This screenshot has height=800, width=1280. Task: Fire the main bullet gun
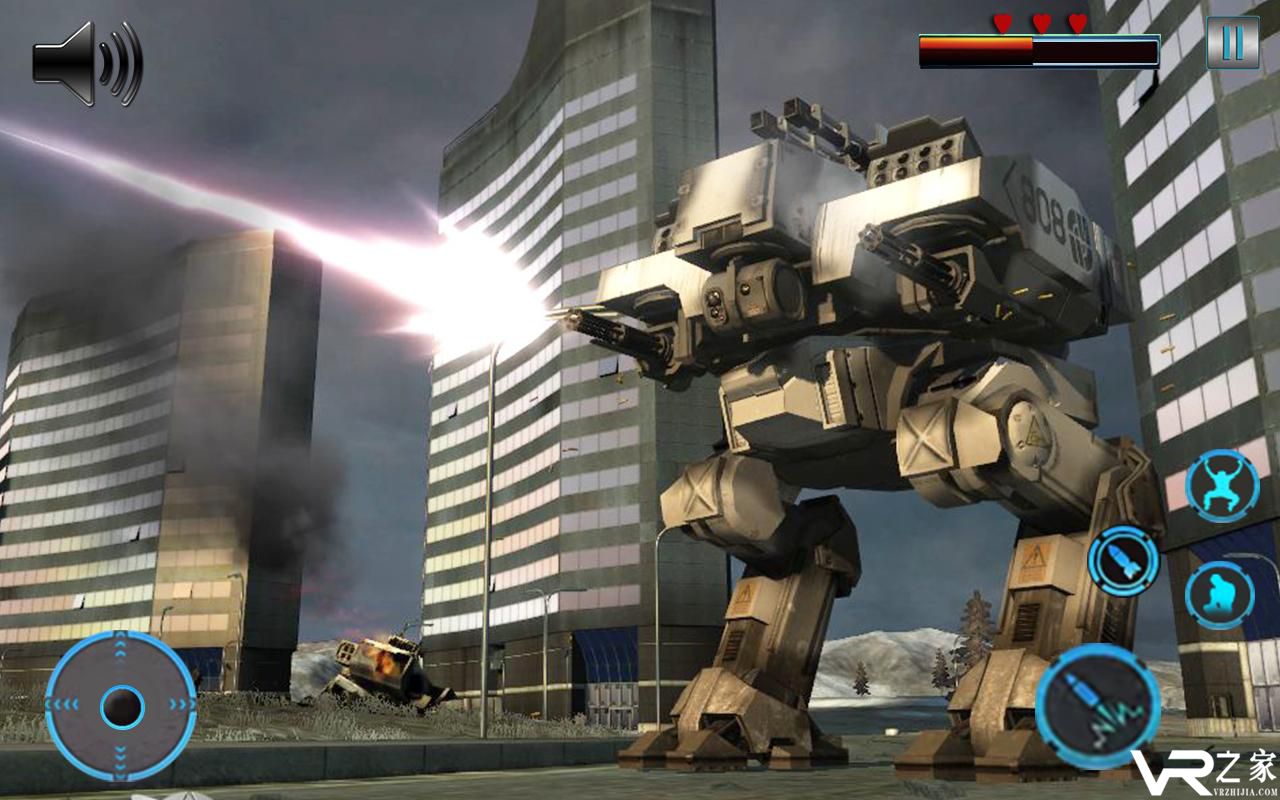1098,706
